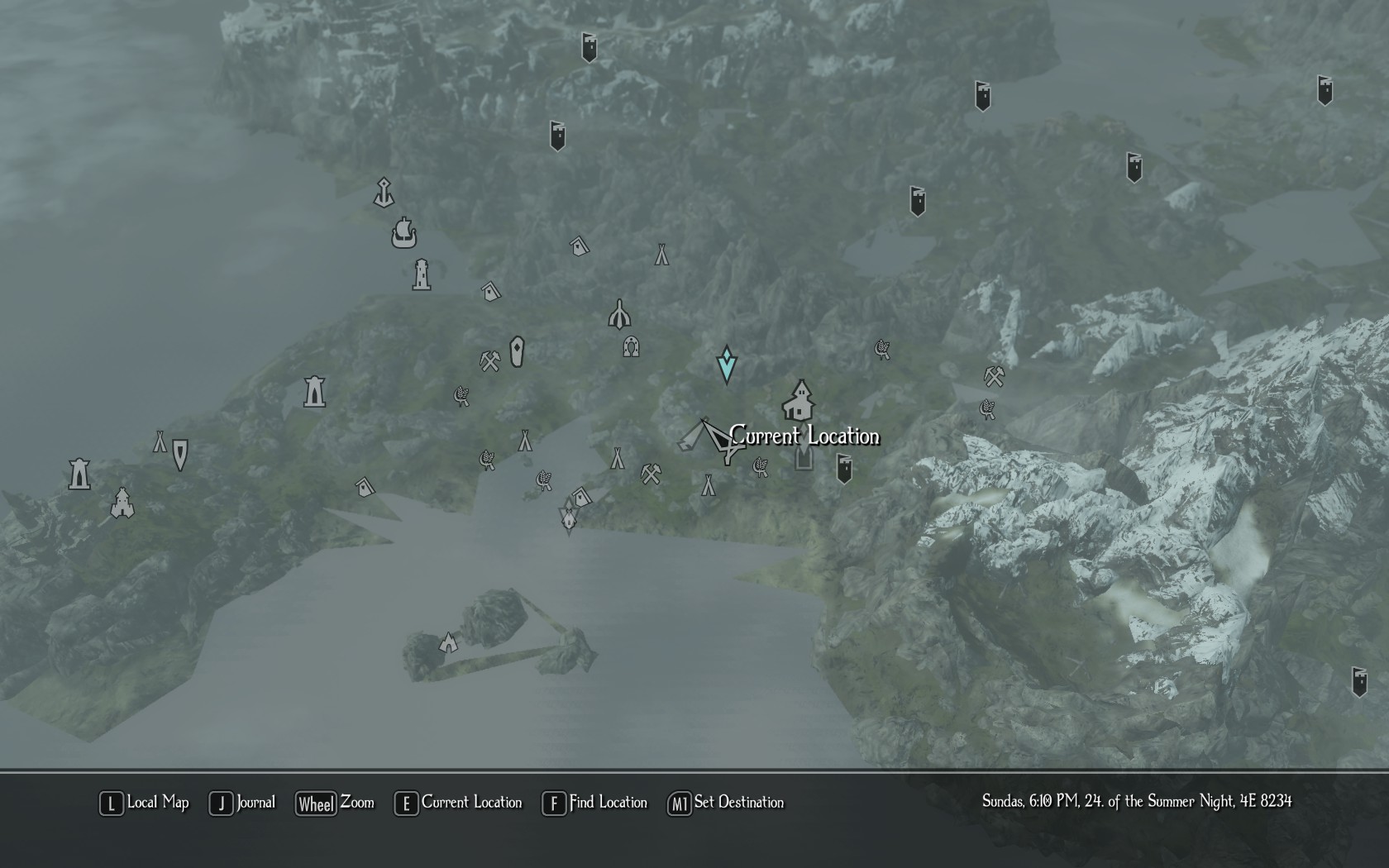Pick the lighthouse map marker

click(422, 274)
